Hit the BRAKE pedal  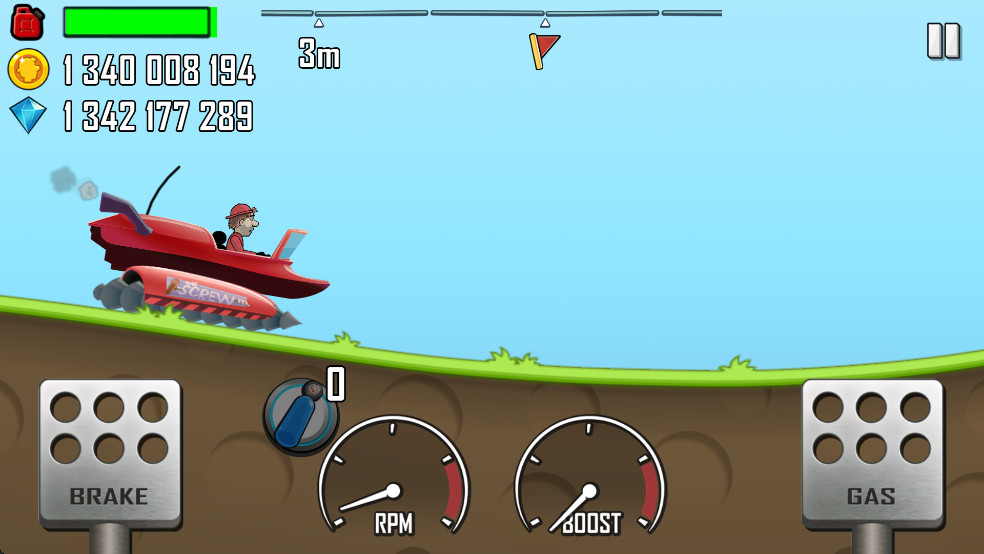[x=110, y=452]
